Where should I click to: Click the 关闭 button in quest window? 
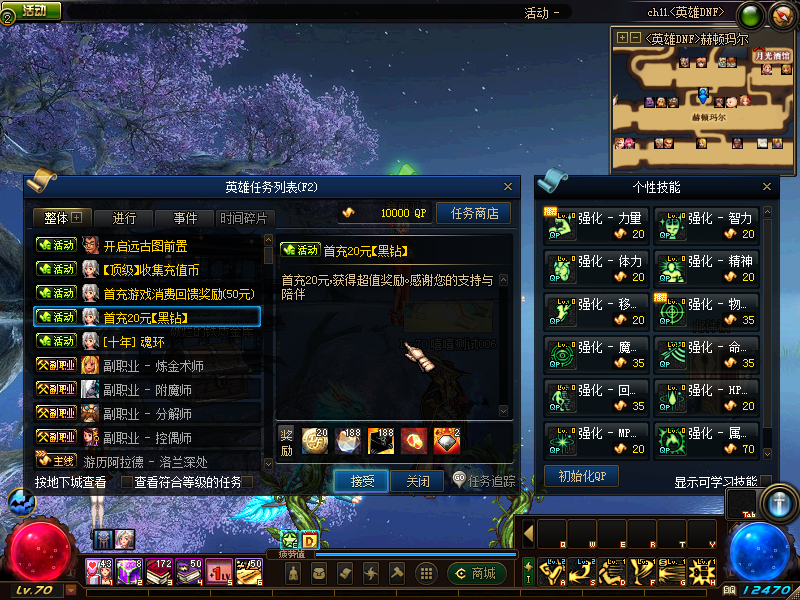click(417, 481)
